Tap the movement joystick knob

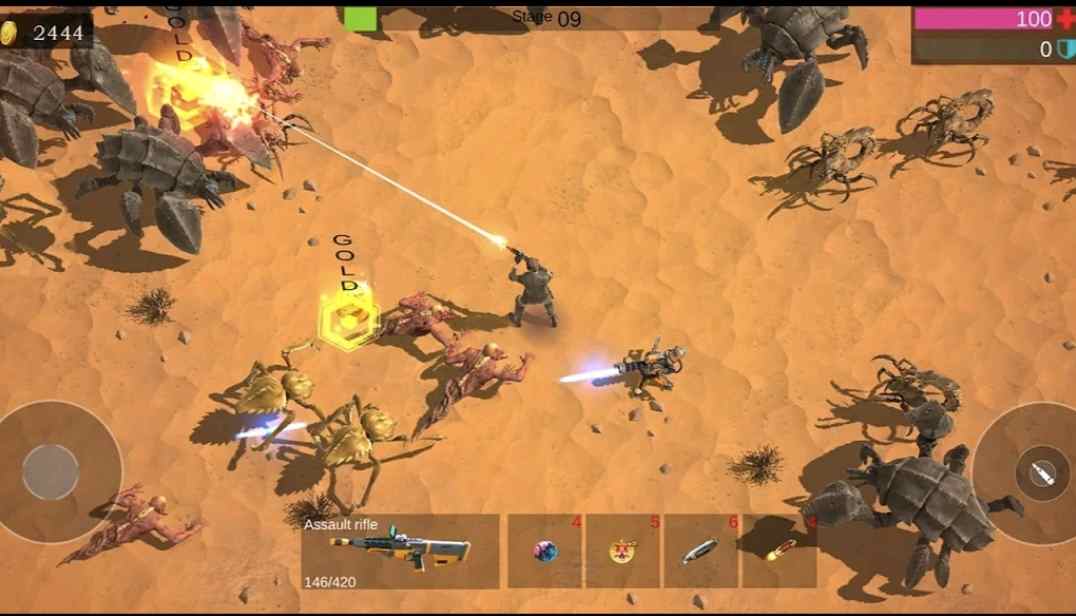tap(51, 472)
